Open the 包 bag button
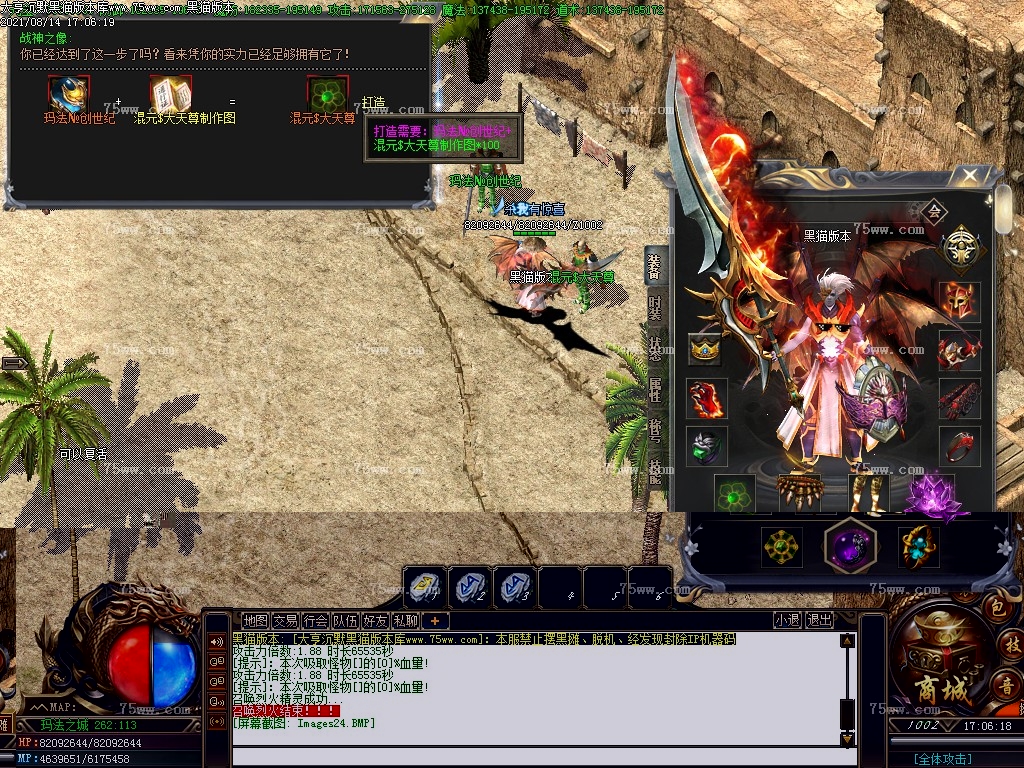This screenshot has height=768, width=1024. (996, 607)
